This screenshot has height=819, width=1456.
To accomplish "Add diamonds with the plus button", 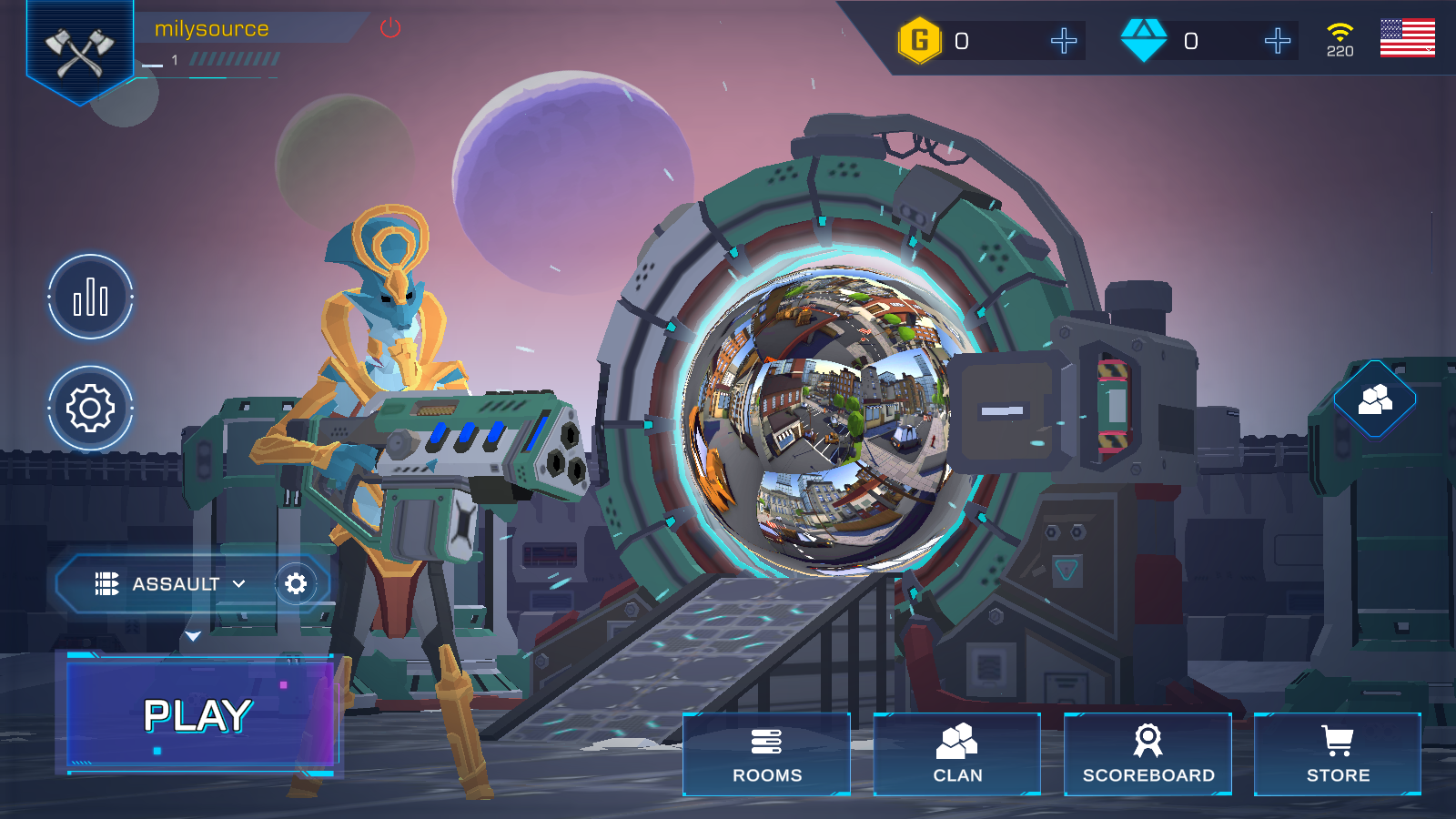I will [1277, 41].
